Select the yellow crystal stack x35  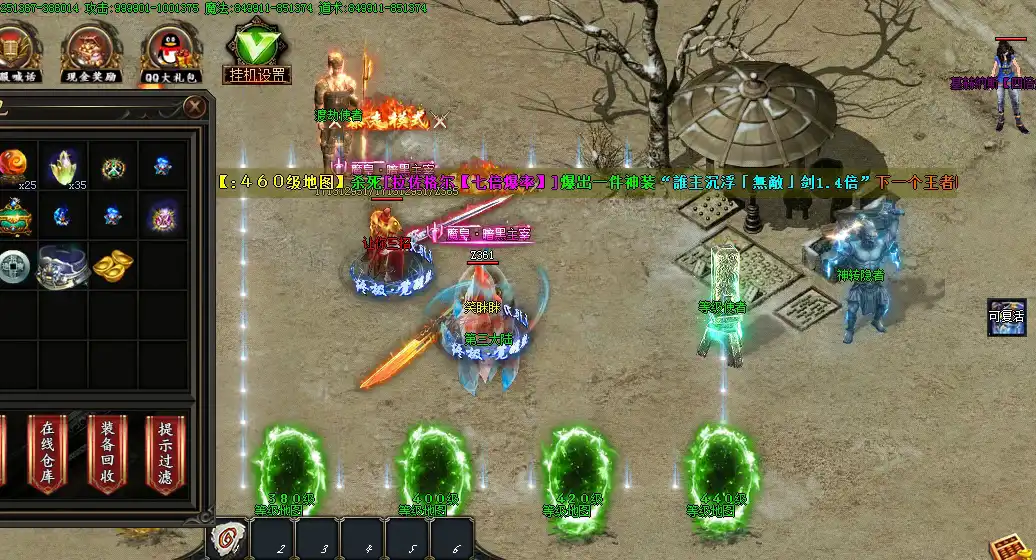[63, 165]
